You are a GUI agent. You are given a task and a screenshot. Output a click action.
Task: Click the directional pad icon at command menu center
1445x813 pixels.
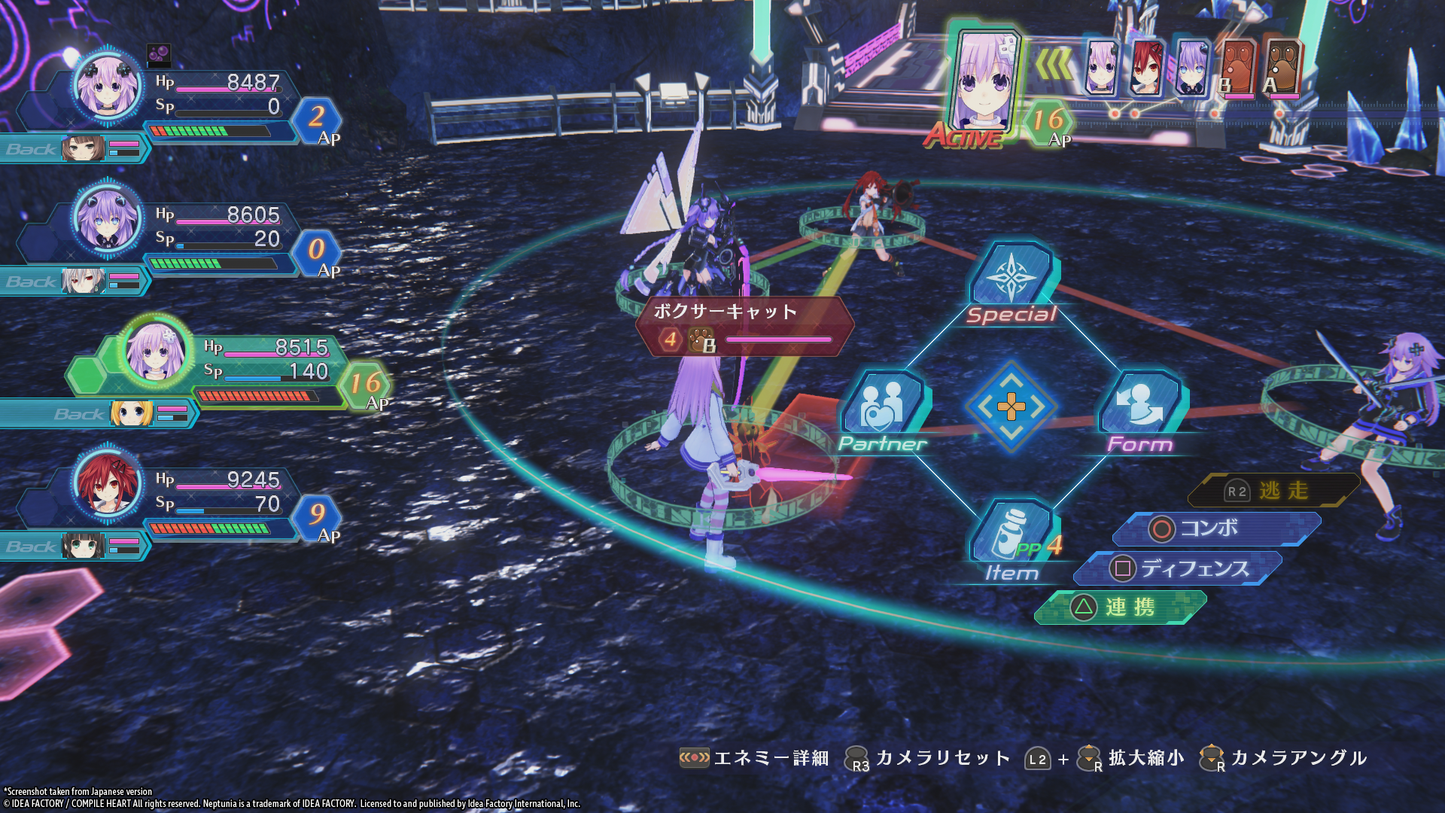tap(1013, 407)
